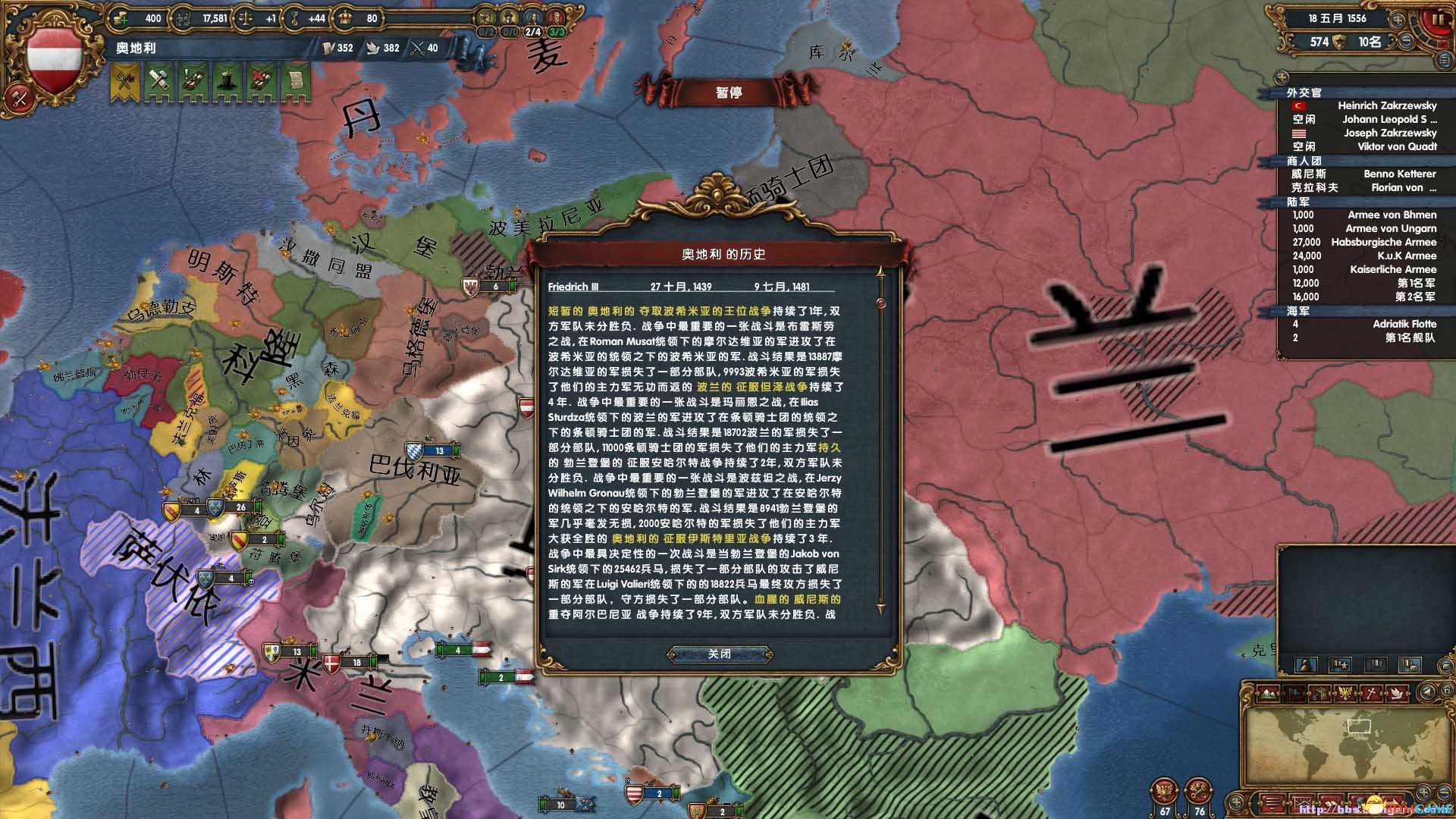Click the red pause button by the date
The height and width of the screenshot is (819, 1456).
[x=1438, y=20]
